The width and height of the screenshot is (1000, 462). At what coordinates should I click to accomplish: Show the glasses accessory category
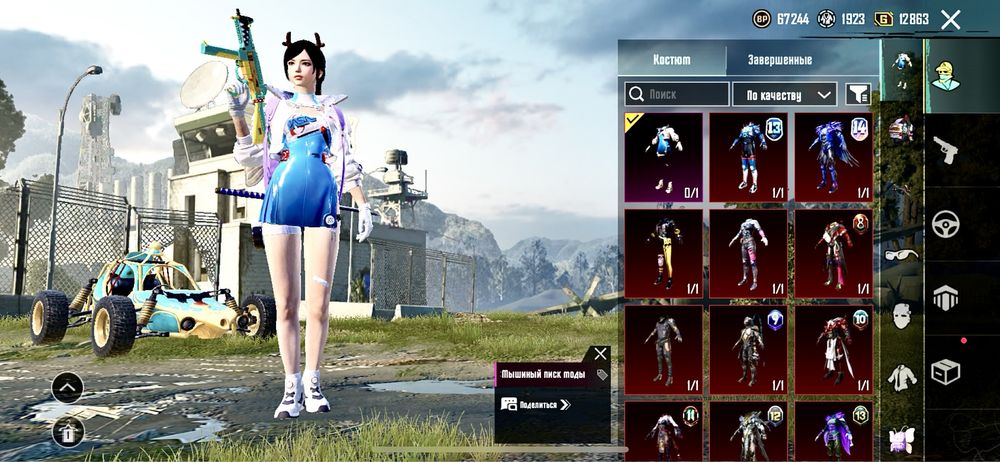(x=901, y=255)
